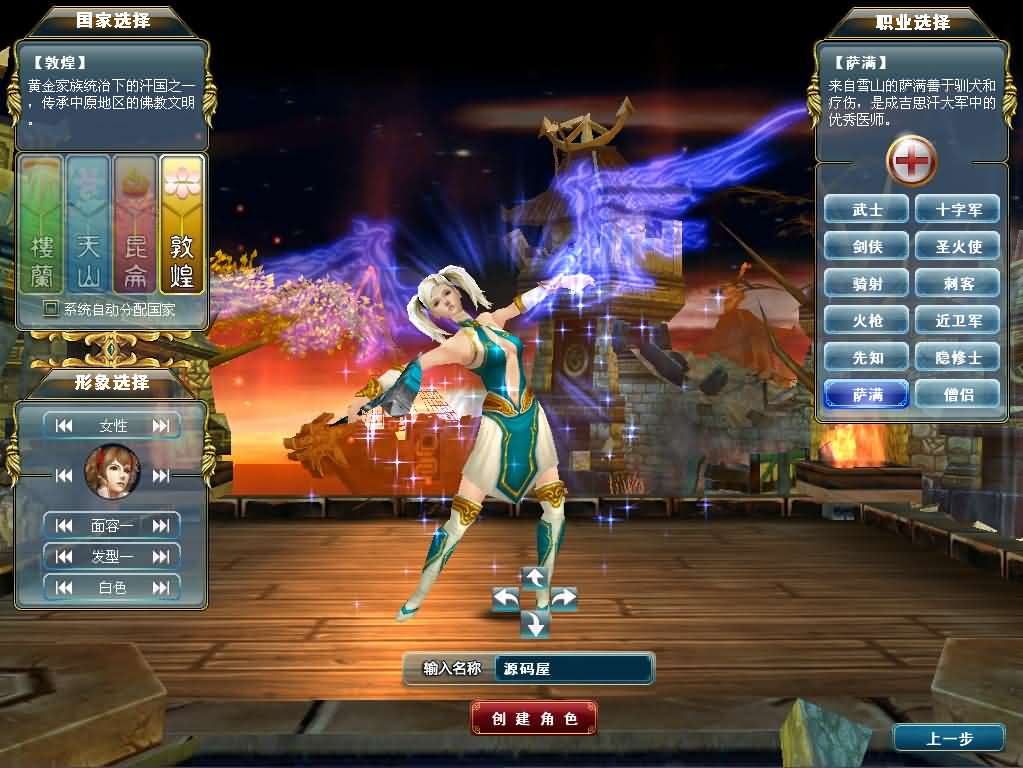Choose the 武士 class

point(867,209)
